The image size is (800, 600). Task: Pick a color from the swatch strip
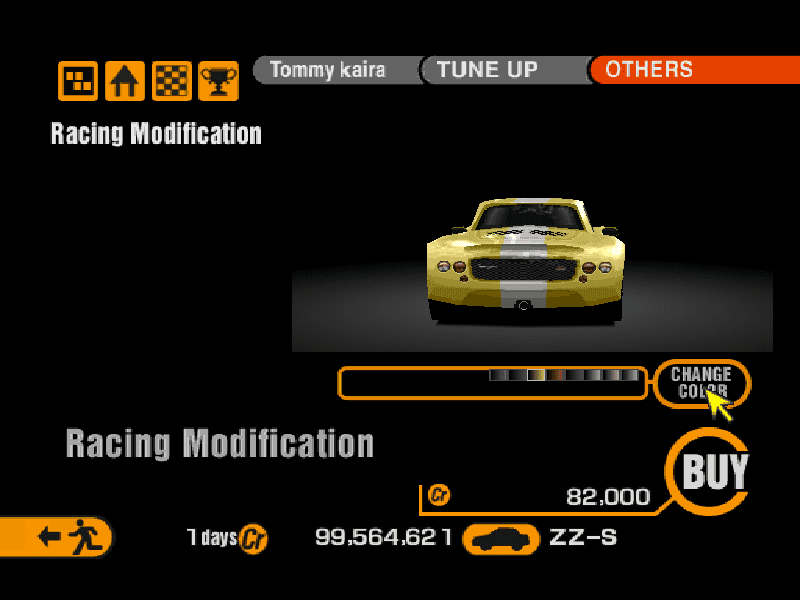(564, 376)
